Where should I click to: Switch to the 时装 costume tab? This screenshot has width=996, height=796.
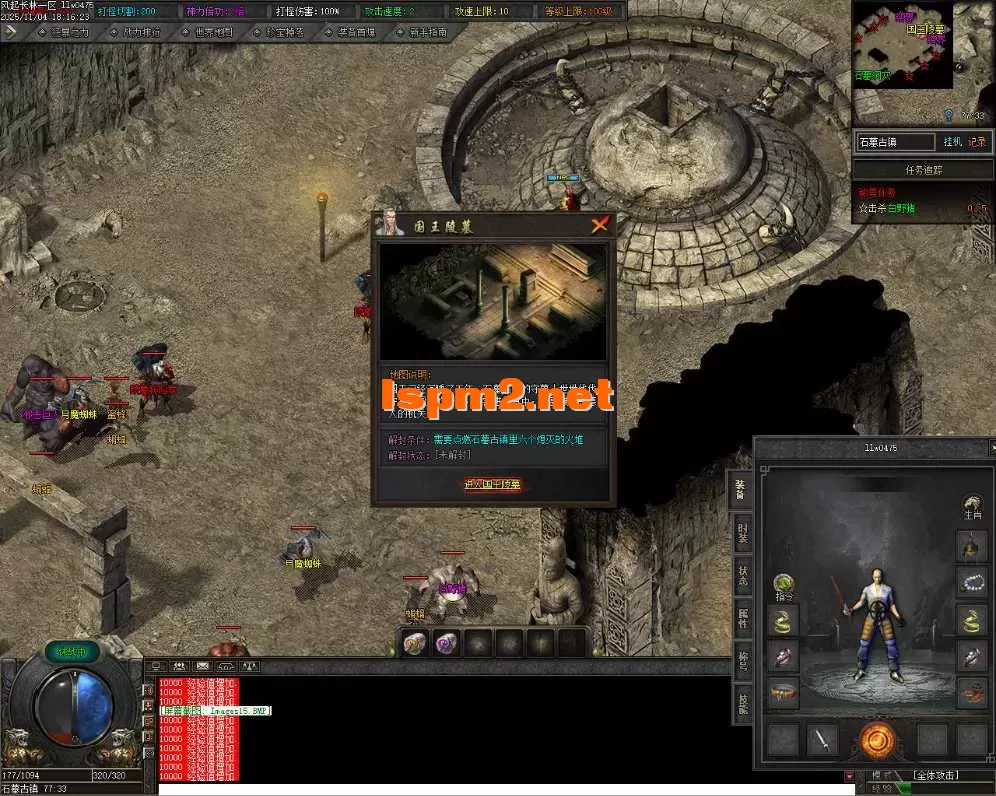pos(742,532)
